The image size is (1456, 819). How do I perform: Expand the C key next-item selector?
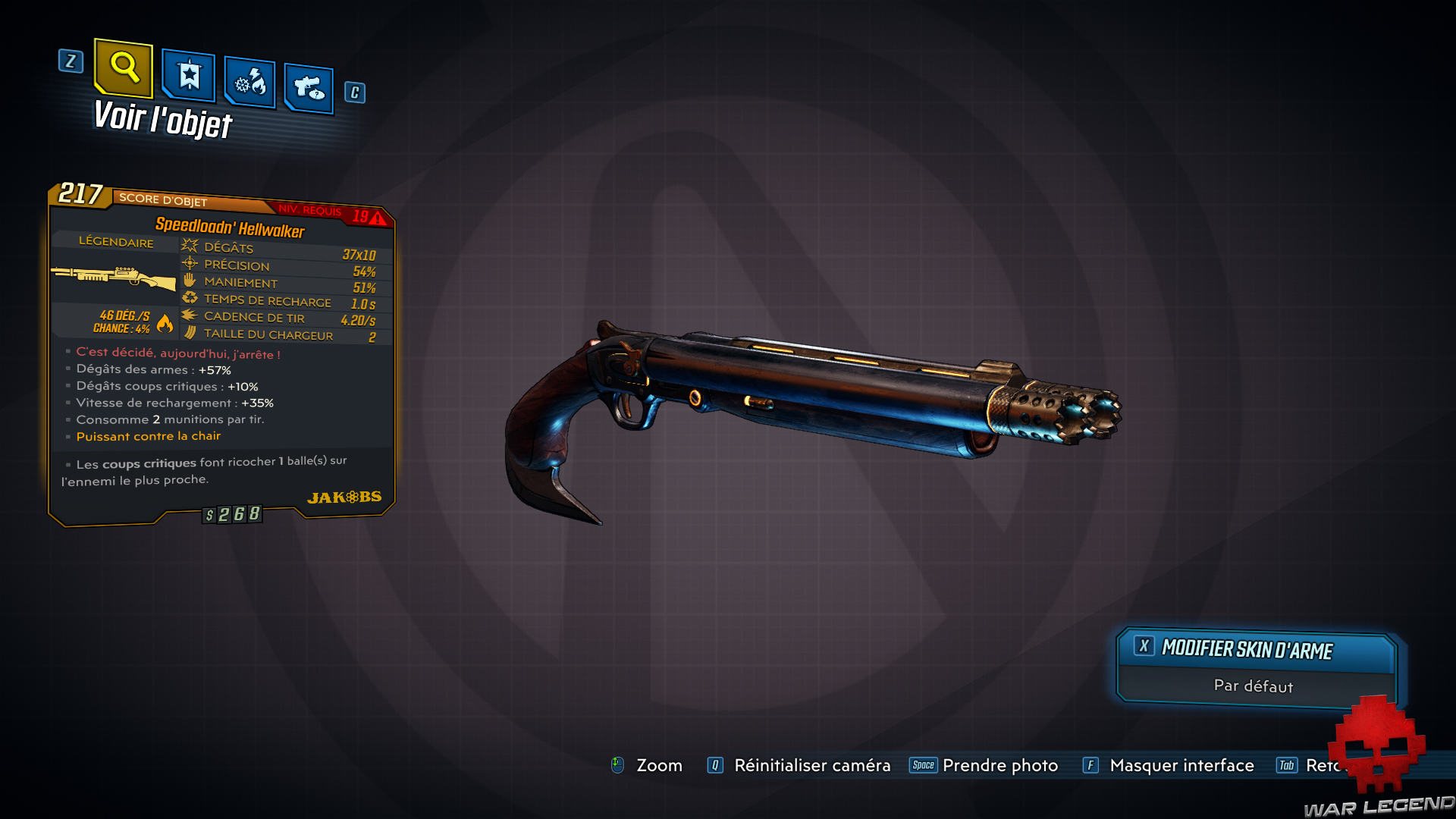353,93
